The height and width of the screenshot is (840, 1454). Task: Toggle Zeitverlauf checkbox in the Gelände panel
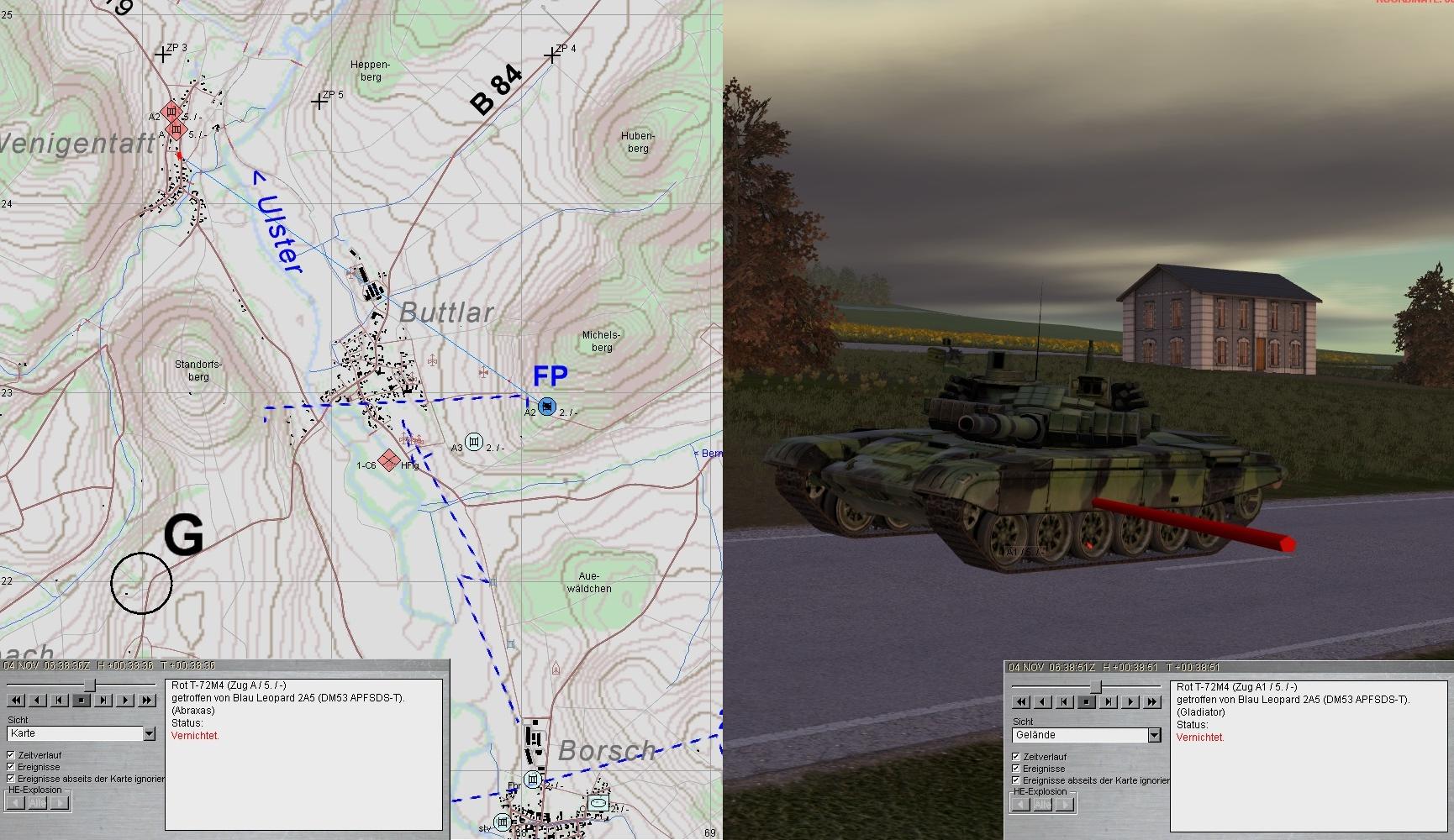(1016, 757)
